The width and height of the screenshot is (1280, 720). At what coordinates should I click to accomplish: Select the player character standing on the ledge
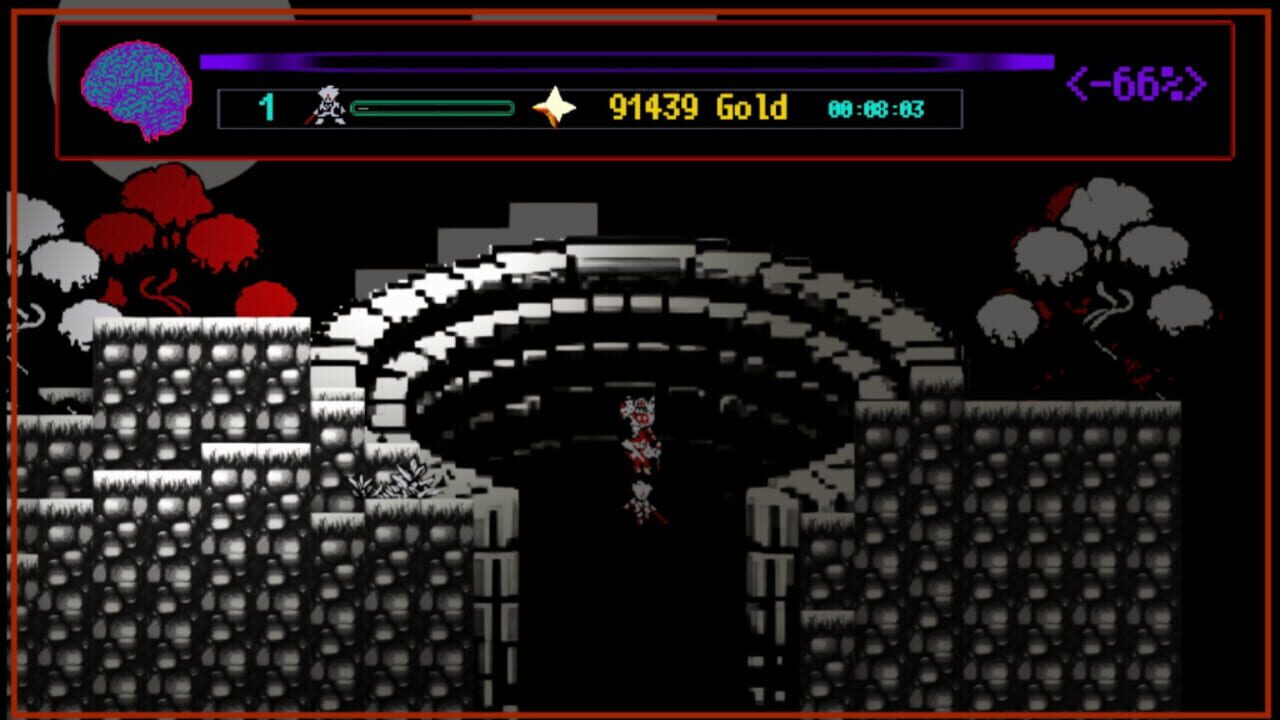(x=640, y=505)
